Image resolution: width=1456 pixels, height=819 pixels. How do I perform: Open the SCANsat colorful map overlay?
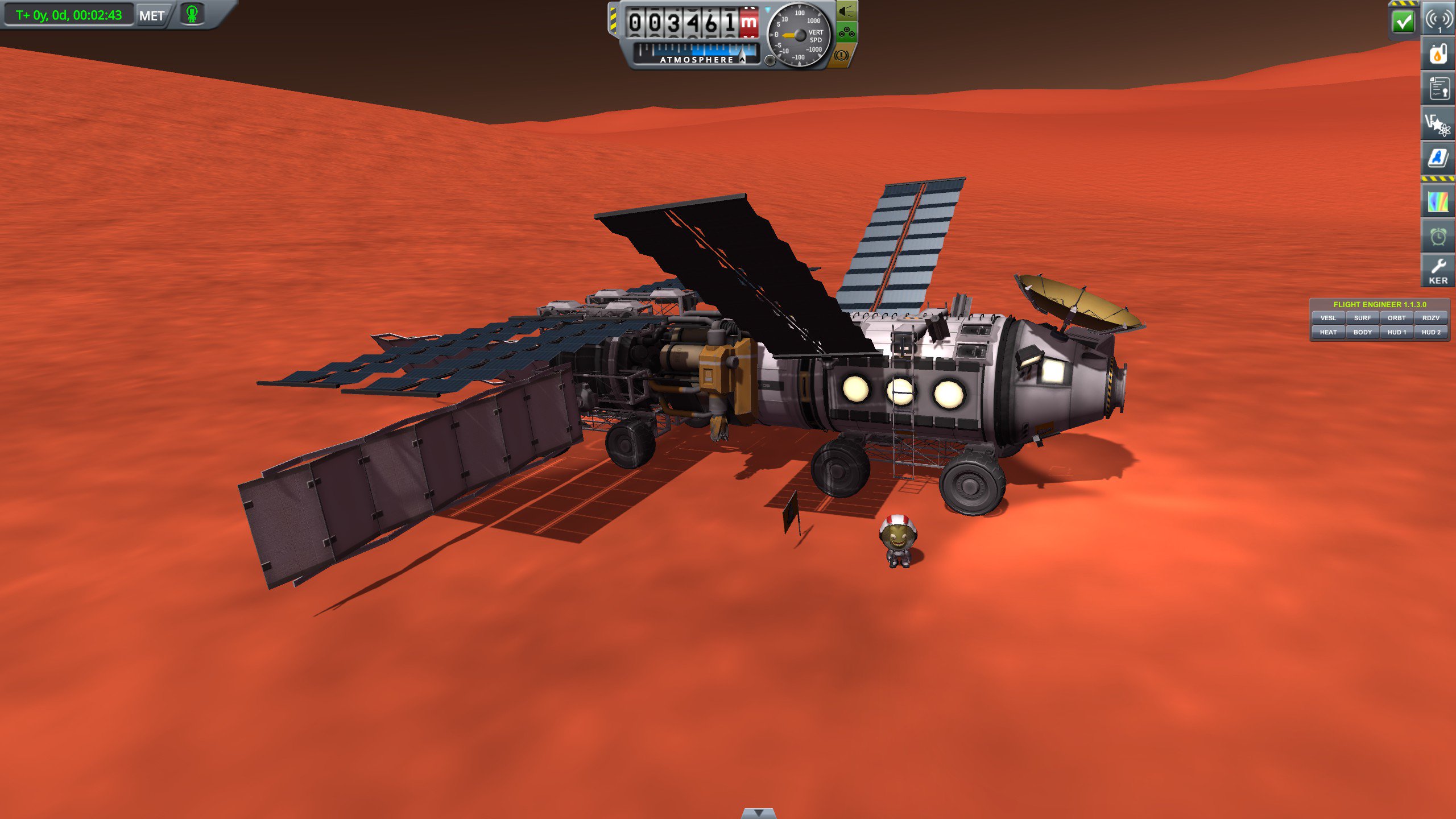coord(1438,200)
